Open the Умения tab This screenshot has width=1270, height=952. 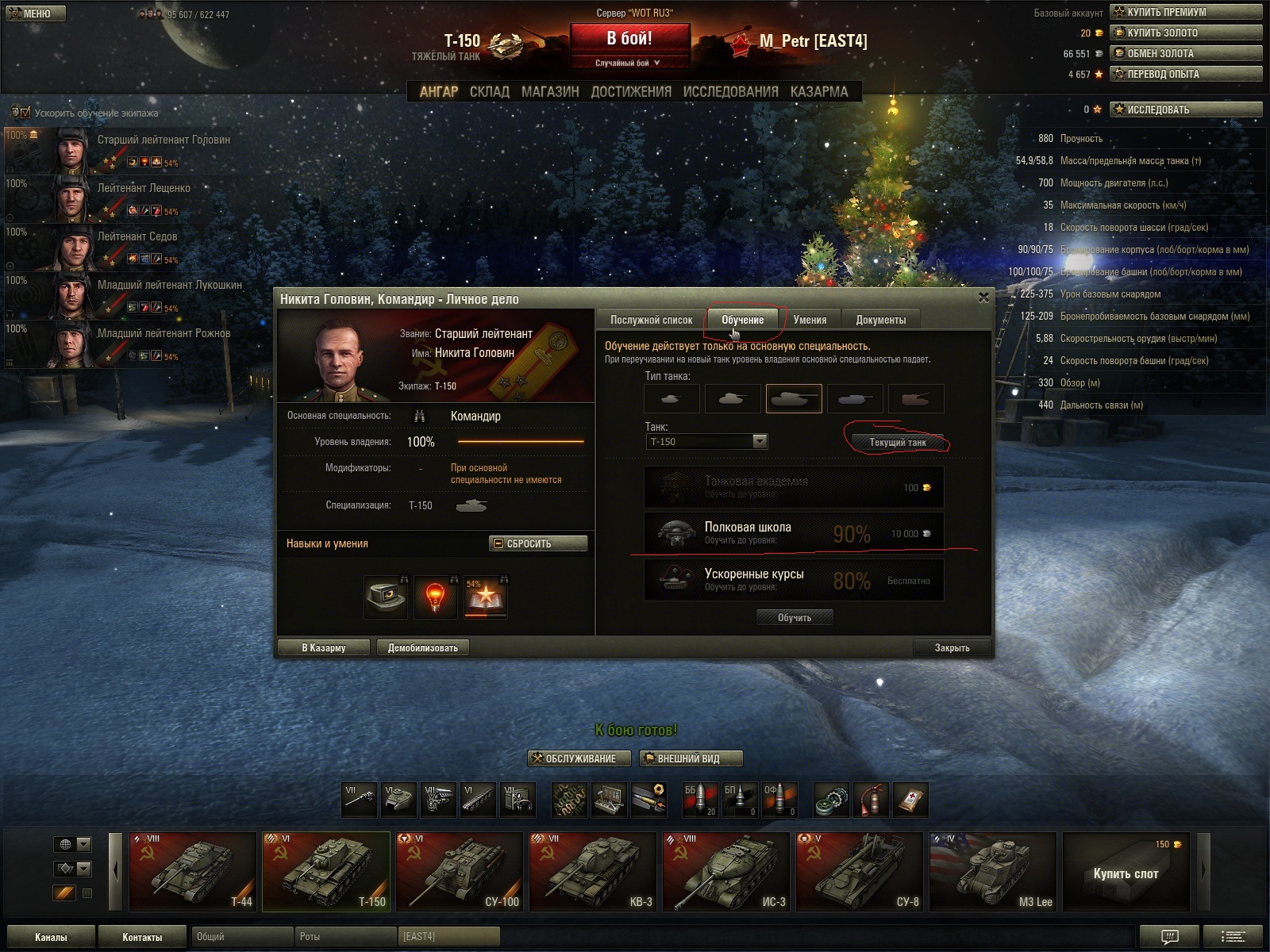pyautogui.click(x=810, y=320)
